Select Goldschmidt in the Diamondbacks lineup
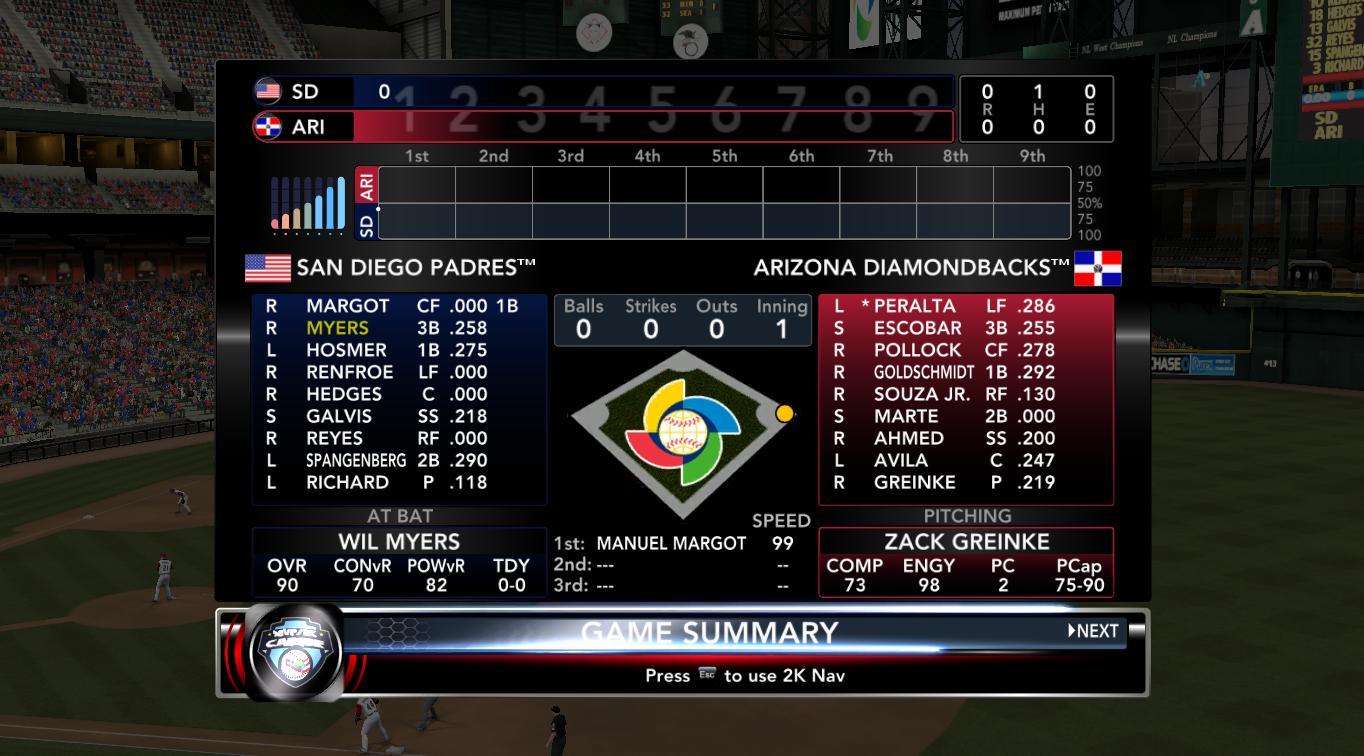 923,372
